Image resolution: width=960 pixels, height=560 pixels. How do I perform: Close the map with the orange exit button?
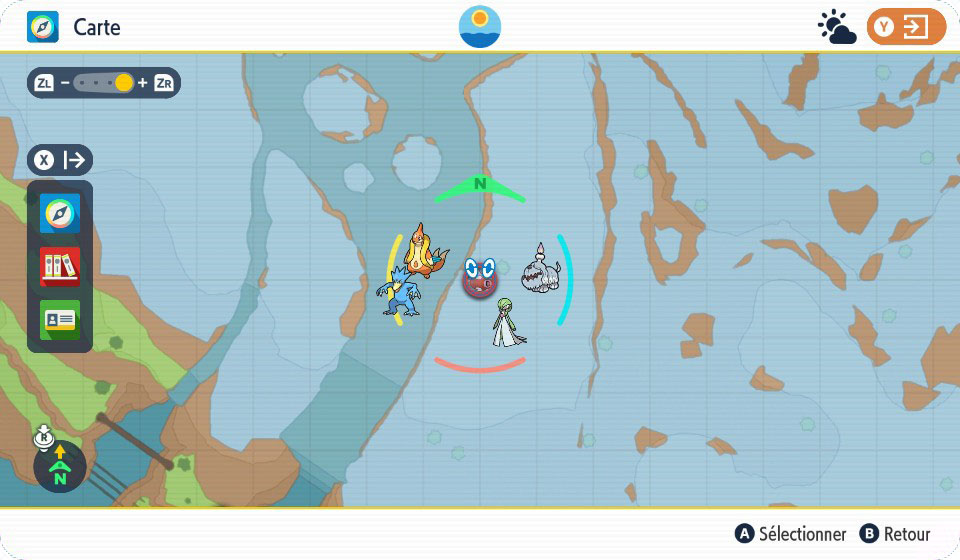[x=906, y=27]
